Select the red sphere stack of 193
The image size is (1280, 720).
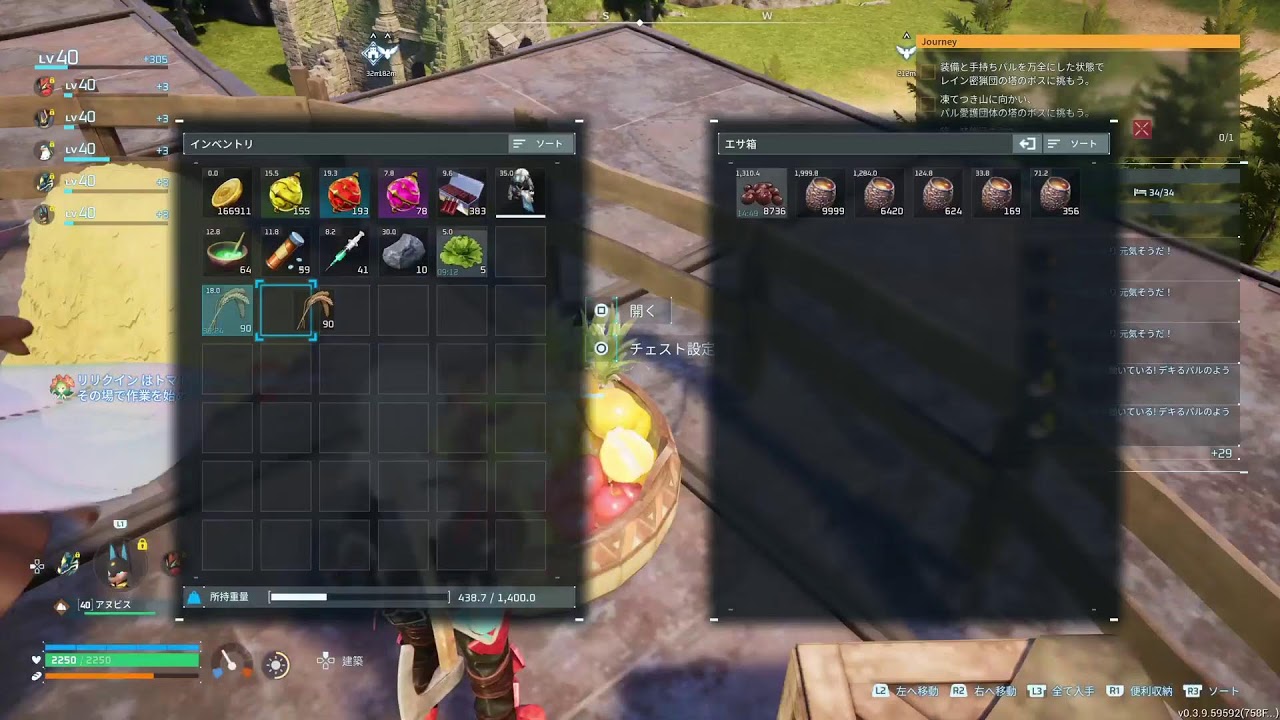click(345, 192)
